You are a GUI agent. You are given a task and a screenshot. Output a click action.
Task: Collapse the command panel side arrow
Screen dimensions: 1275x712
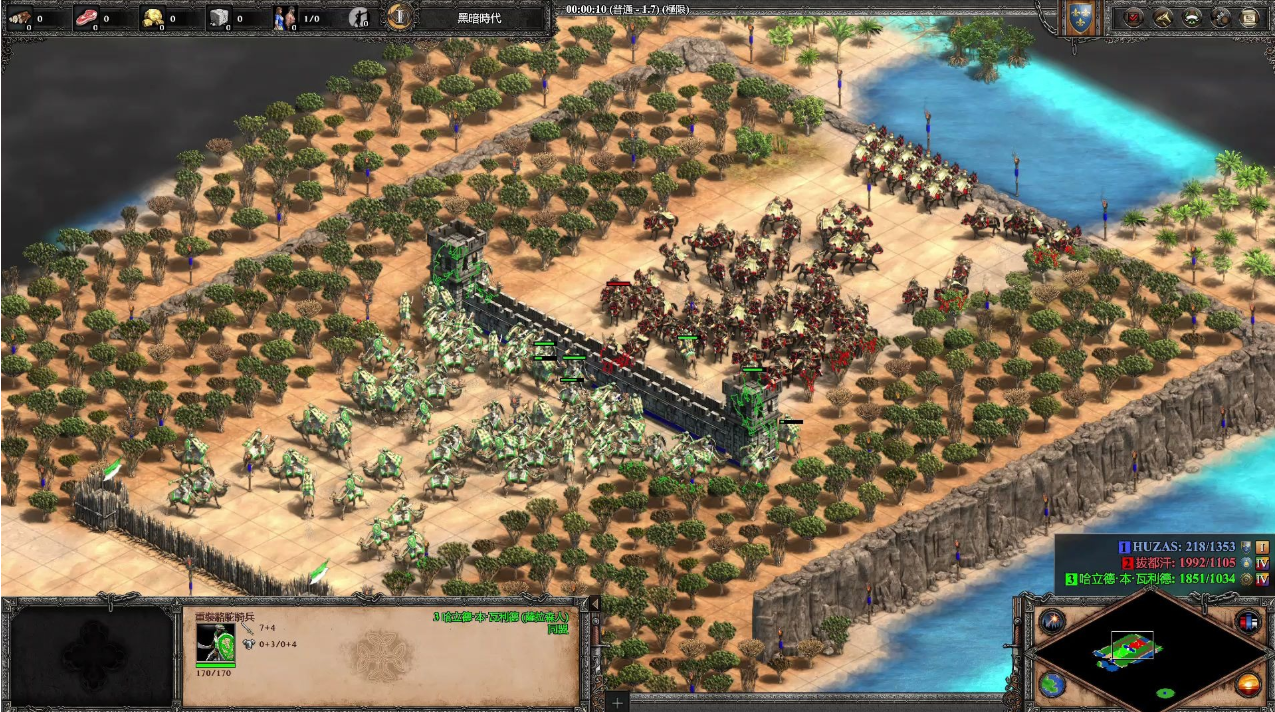[593, 604]
